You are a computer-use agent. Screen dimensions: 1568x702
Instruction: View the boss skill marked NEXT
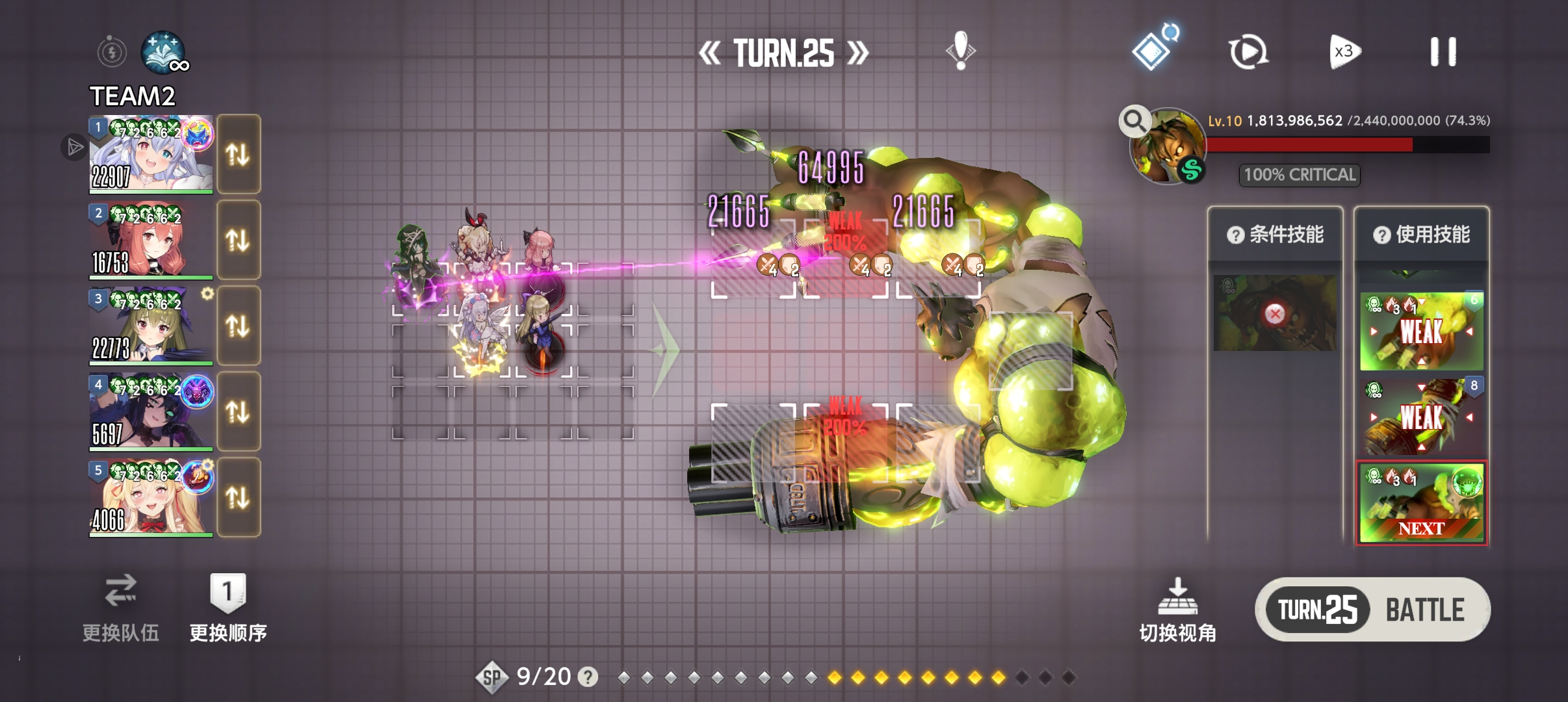(1422, 503)
